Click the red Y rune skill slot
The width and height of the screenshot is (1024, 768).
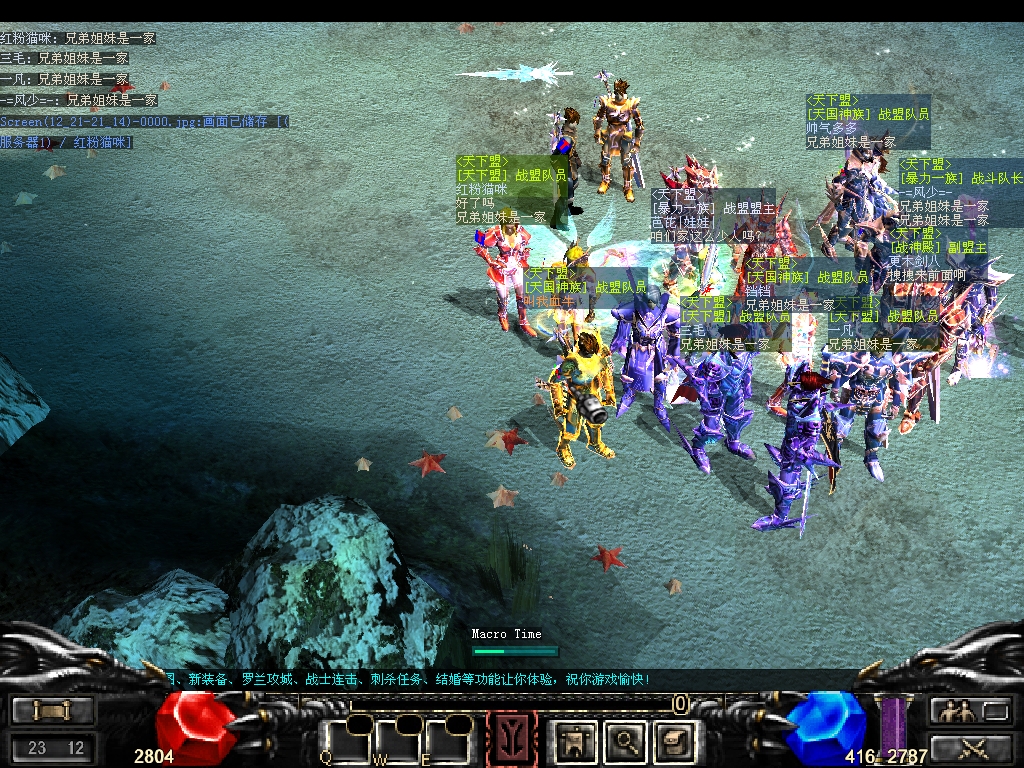(511, 741)
